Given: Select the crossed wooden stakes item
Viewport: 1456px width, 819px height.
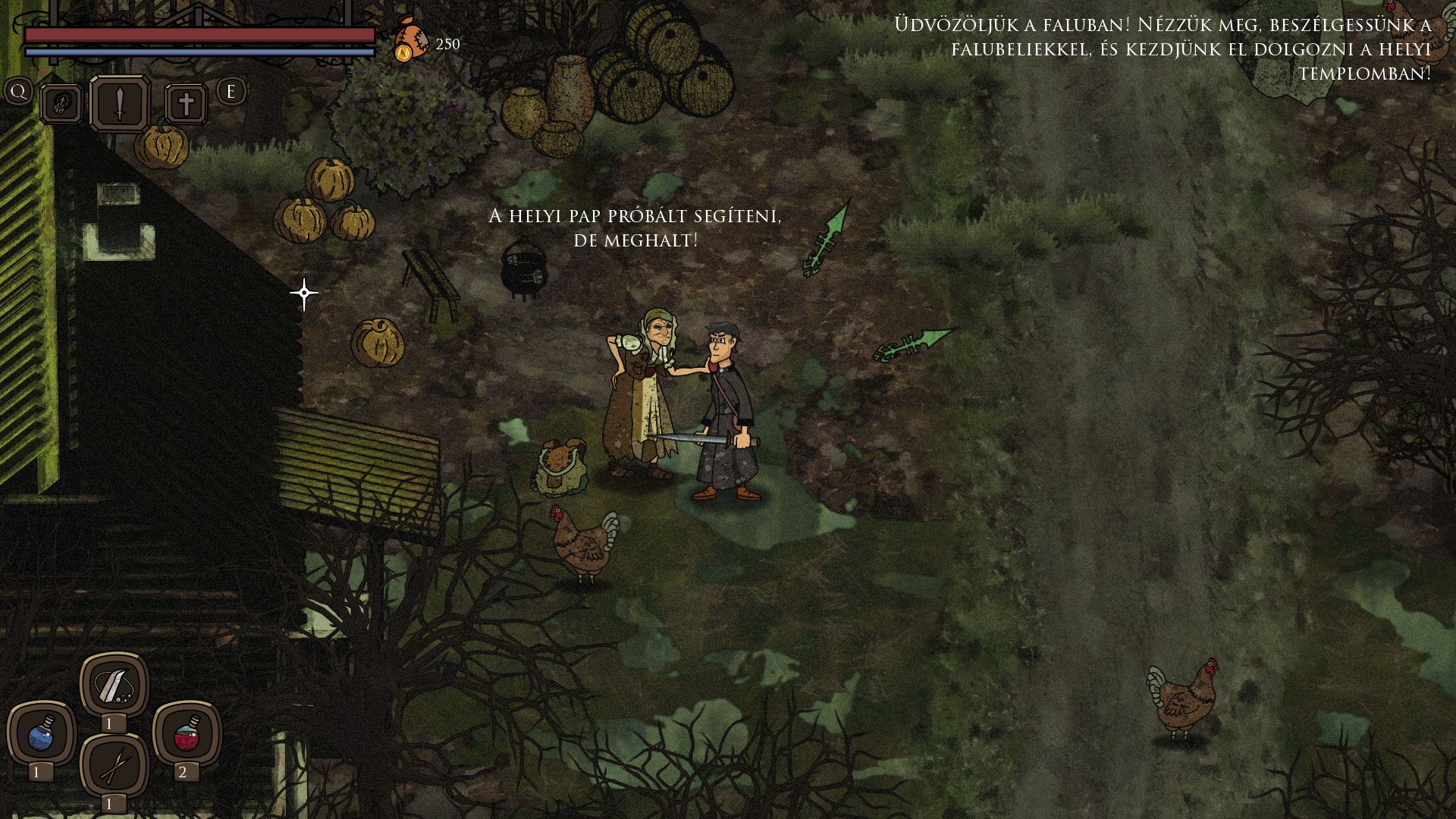Looking at the screenshot, I should point(114,766).
